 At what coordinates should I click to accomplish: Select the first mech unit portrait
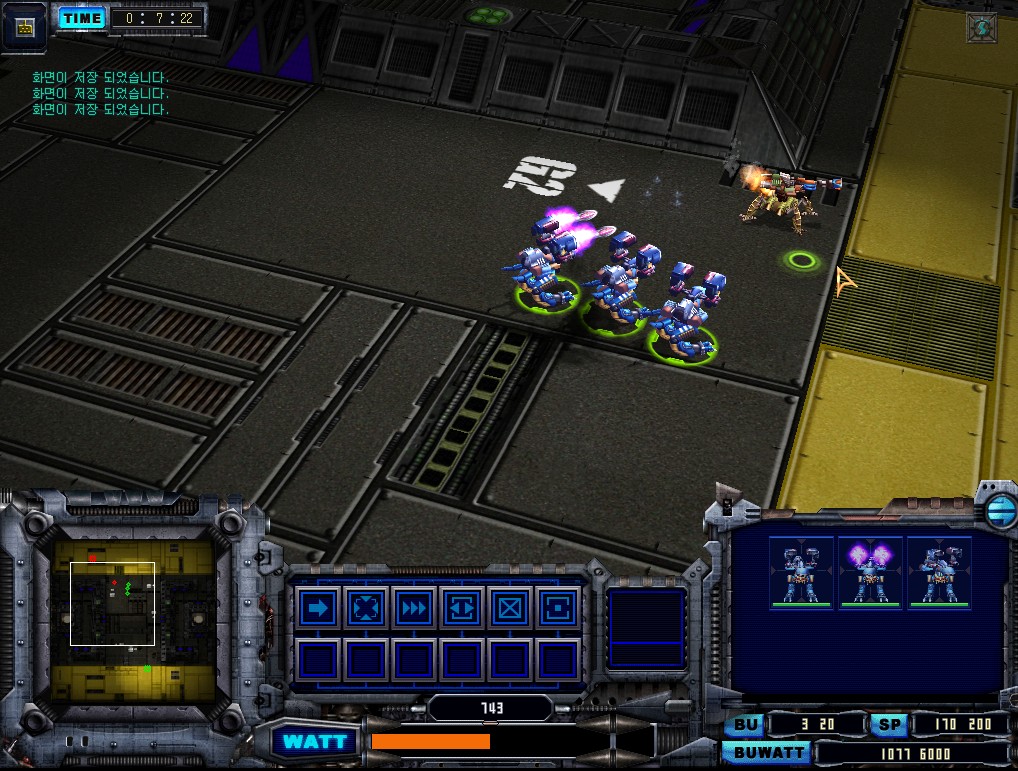point(801,572)
